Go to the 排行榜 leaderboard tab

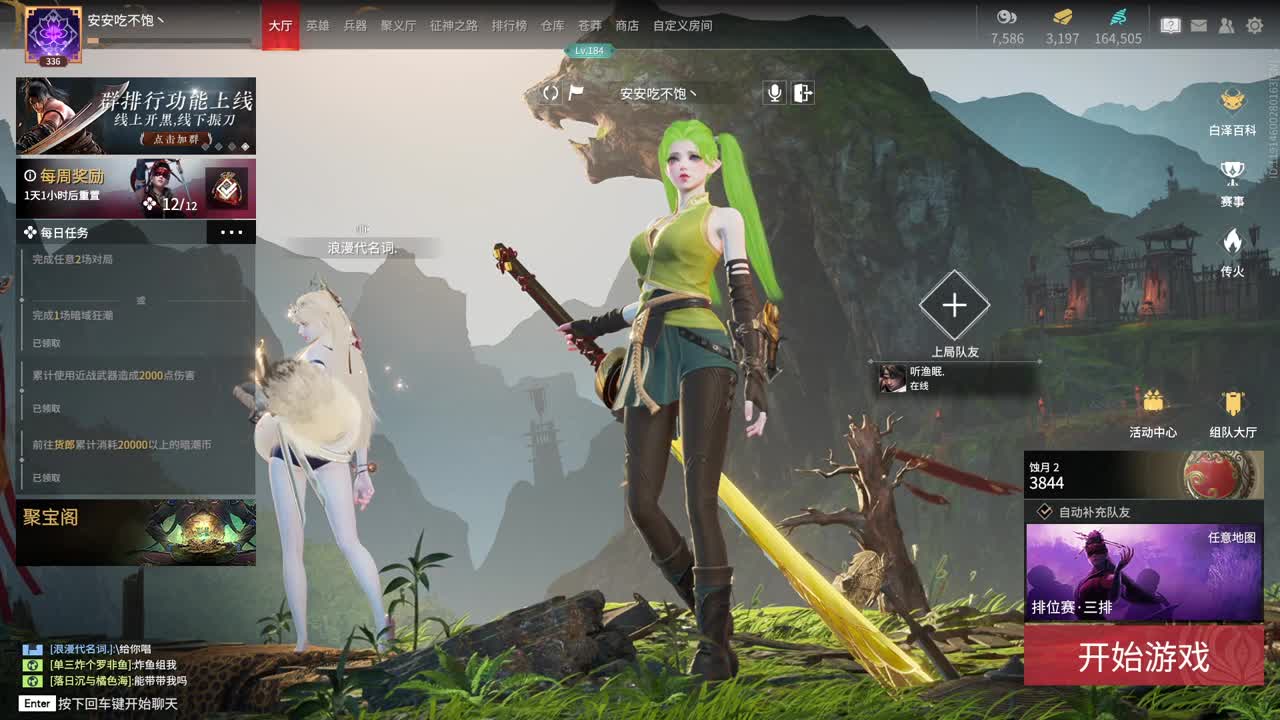tap(509, 26)
